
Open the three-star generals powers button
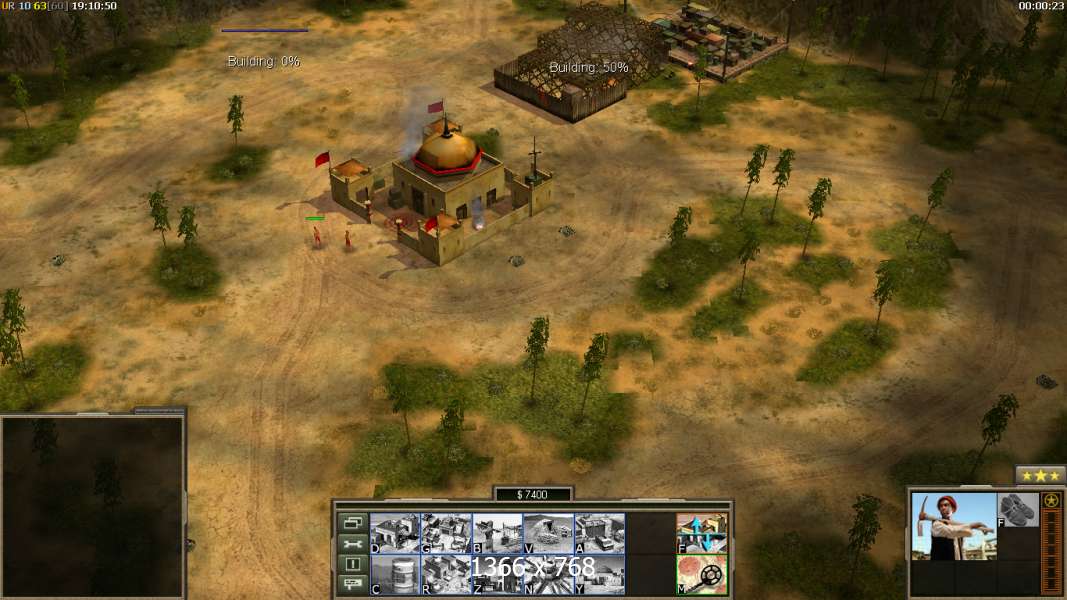[x=1040, y=474]
